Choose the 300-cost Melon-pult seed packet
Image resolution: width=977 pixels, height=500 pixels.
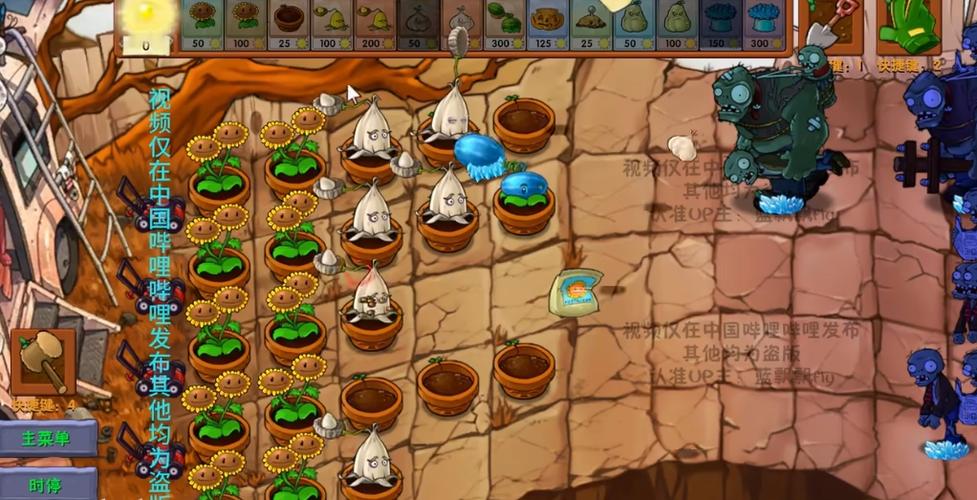tap(504, 25)
